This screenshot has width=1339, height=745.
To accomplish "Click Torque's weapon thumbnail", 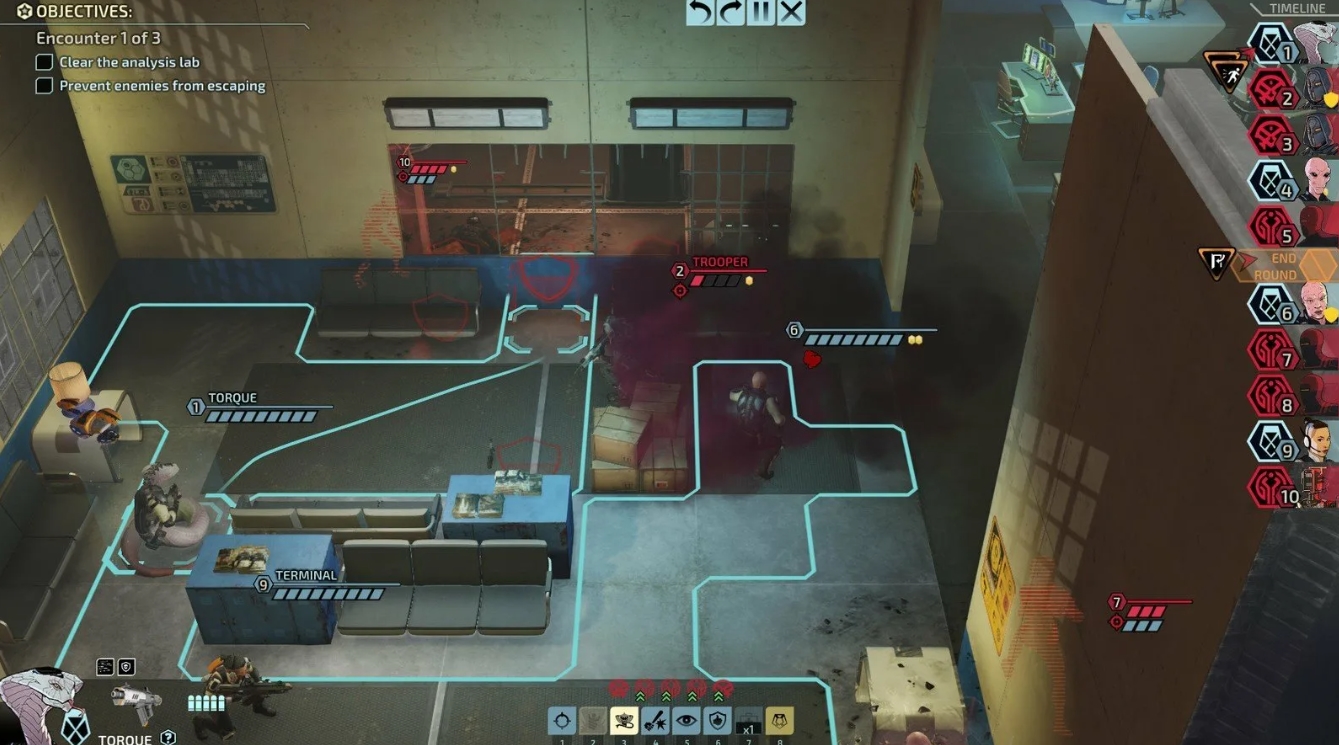I will click(x=135, y=702).
